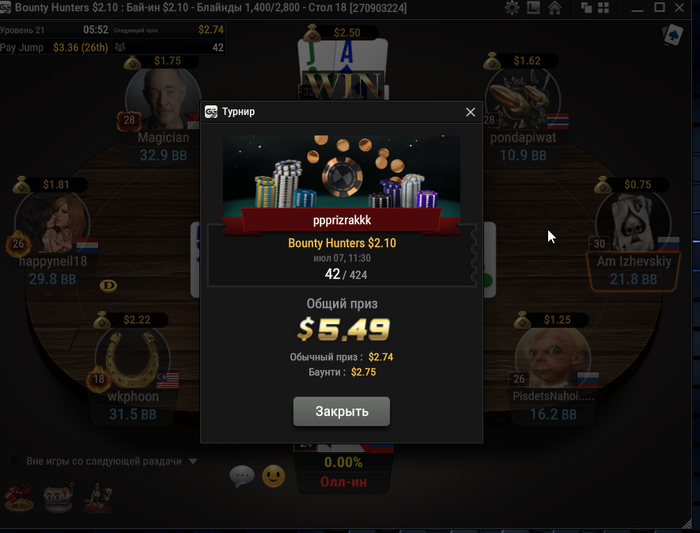Viewport: 700px width, 533px height.
Task: Open the chat speech bubble
Action: pos(241,476)
